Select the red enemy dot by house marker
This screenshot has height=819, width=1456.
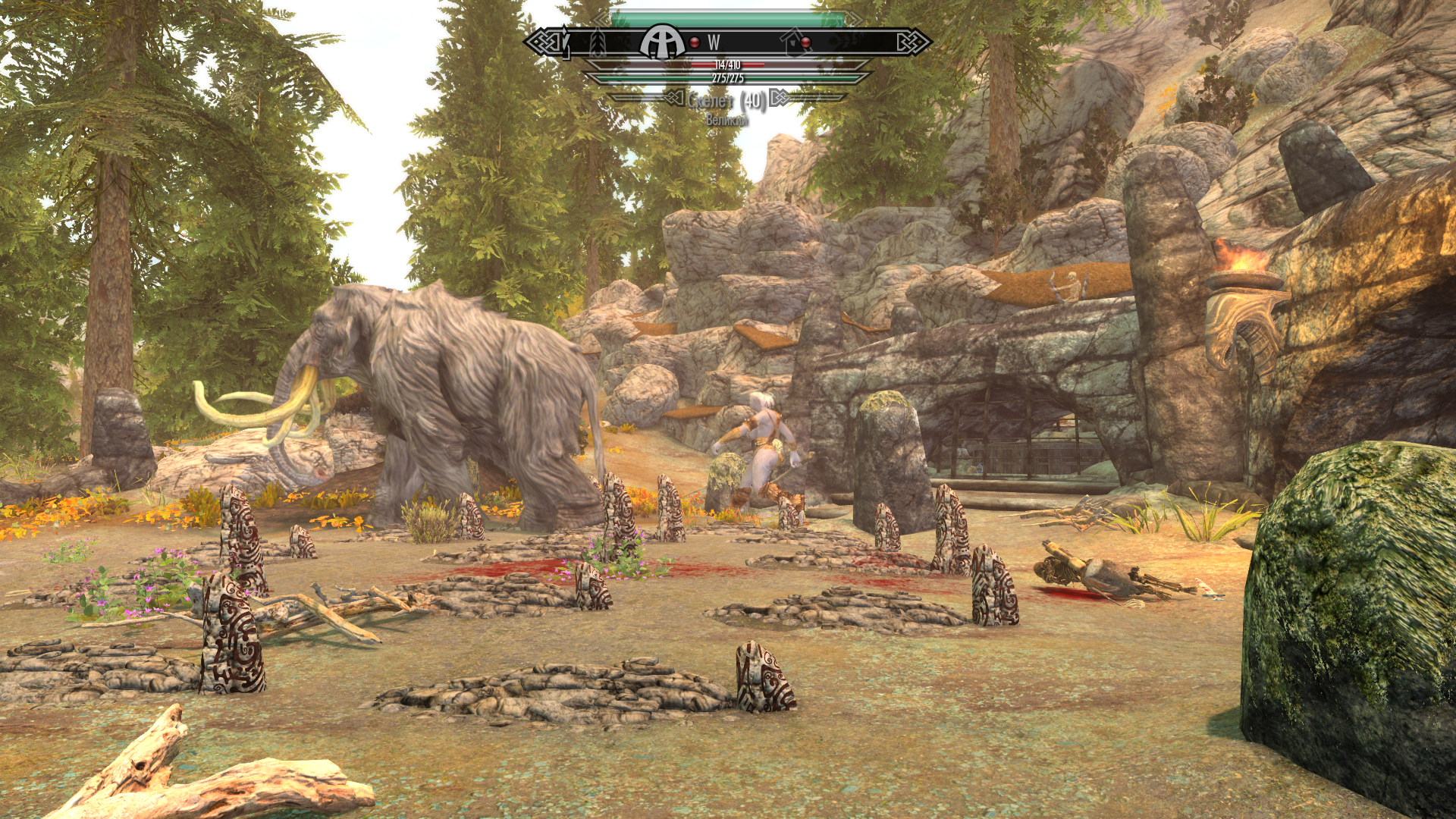806,42
